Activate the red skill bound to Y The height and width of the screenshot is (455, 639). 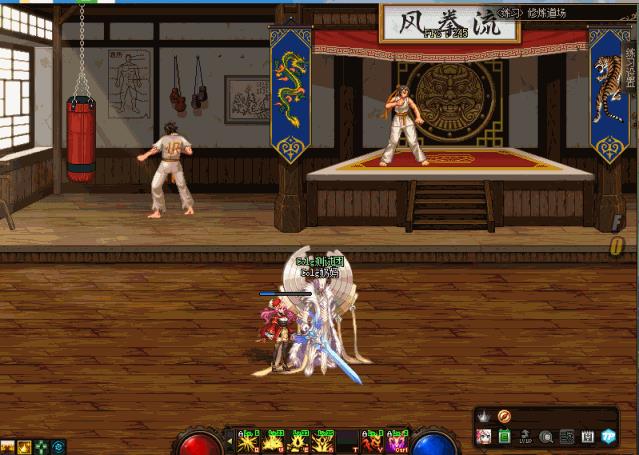[373, 440]
